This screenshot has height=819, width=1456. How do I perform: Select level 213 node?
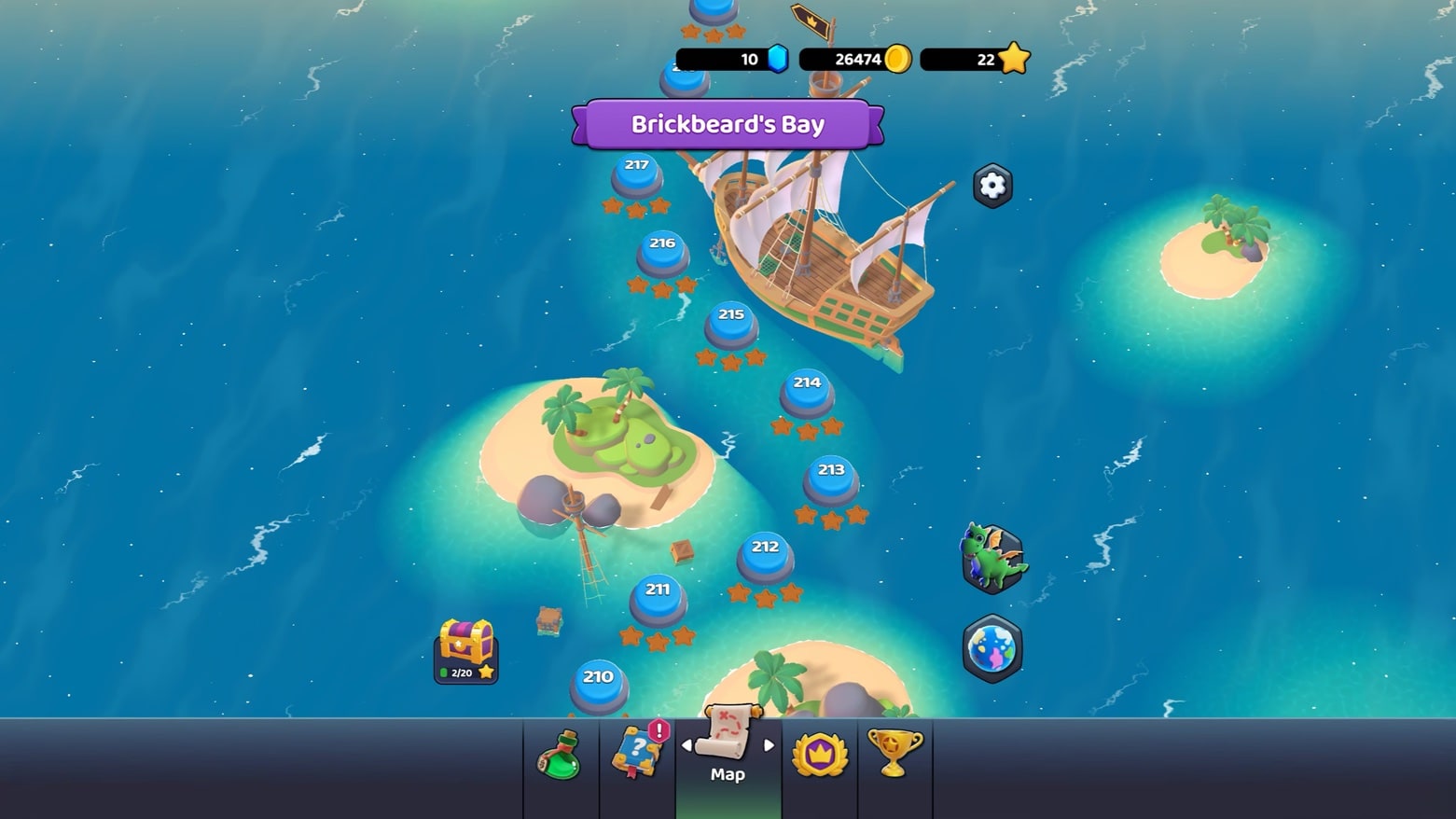[831, 479]
